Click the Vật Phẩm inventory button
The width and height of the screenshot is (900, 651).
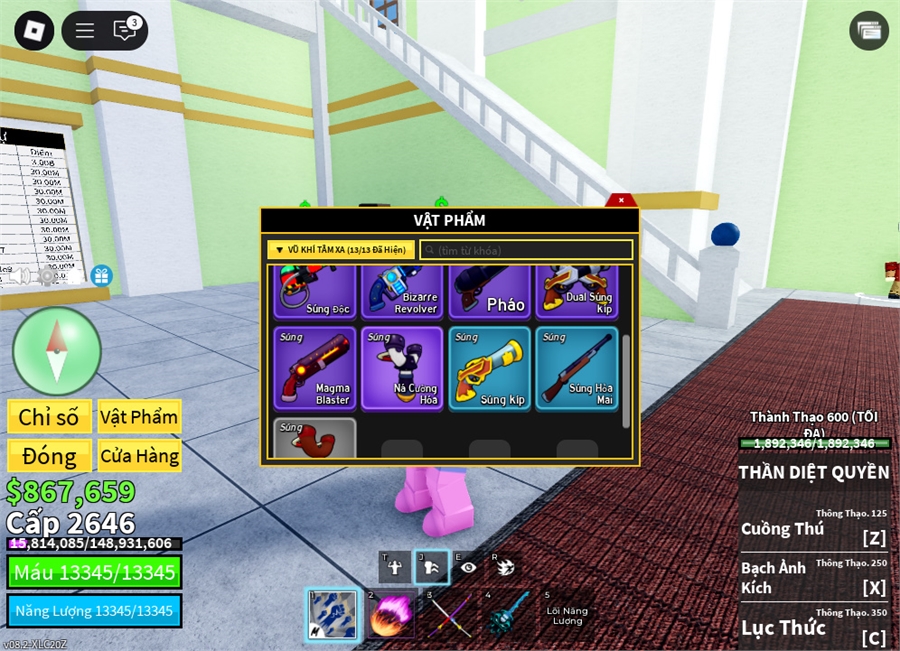pos(139,417)
